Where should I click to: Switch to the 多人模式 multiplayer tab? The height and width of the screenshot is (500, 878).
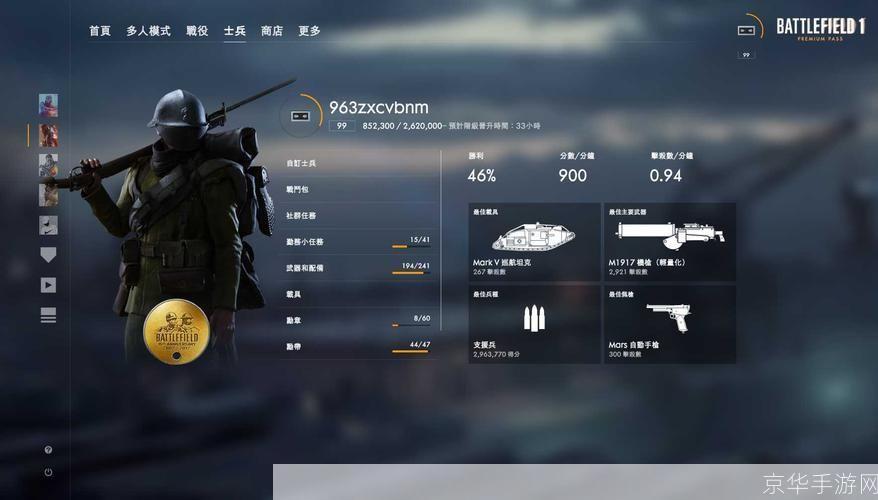coord(148,31)
